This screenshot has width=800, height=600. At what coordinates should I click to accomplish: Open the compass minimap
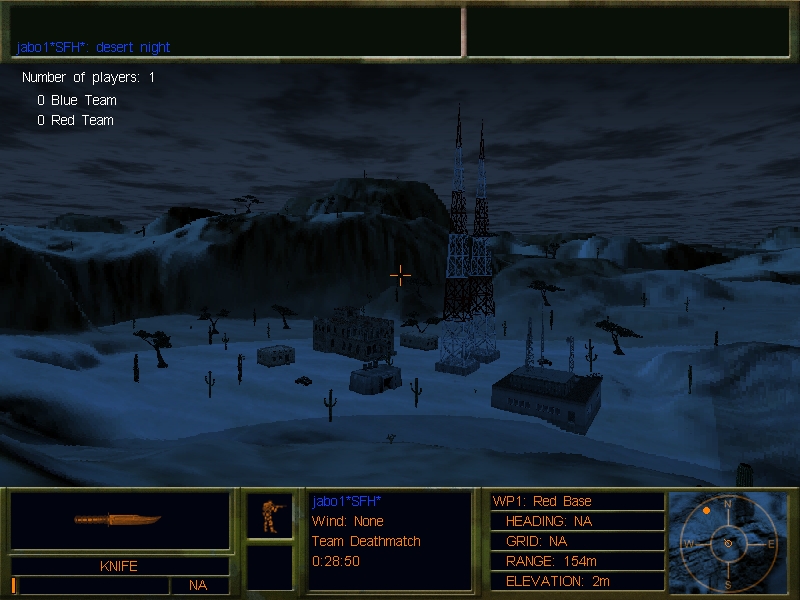coord(727,541)
